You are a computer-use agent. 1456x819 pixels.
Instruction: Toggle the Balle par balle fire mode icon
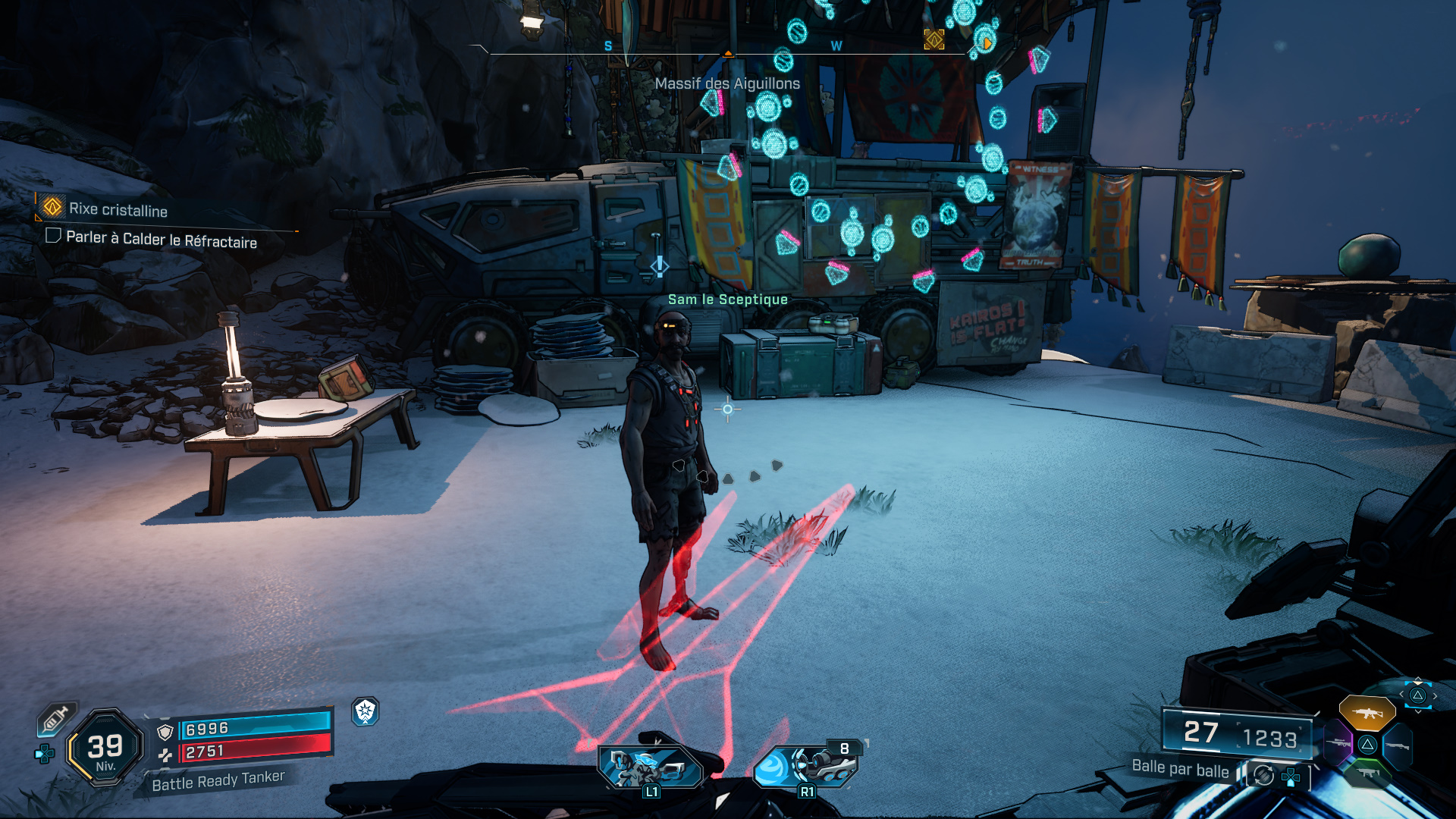(x=1263, y=775)
